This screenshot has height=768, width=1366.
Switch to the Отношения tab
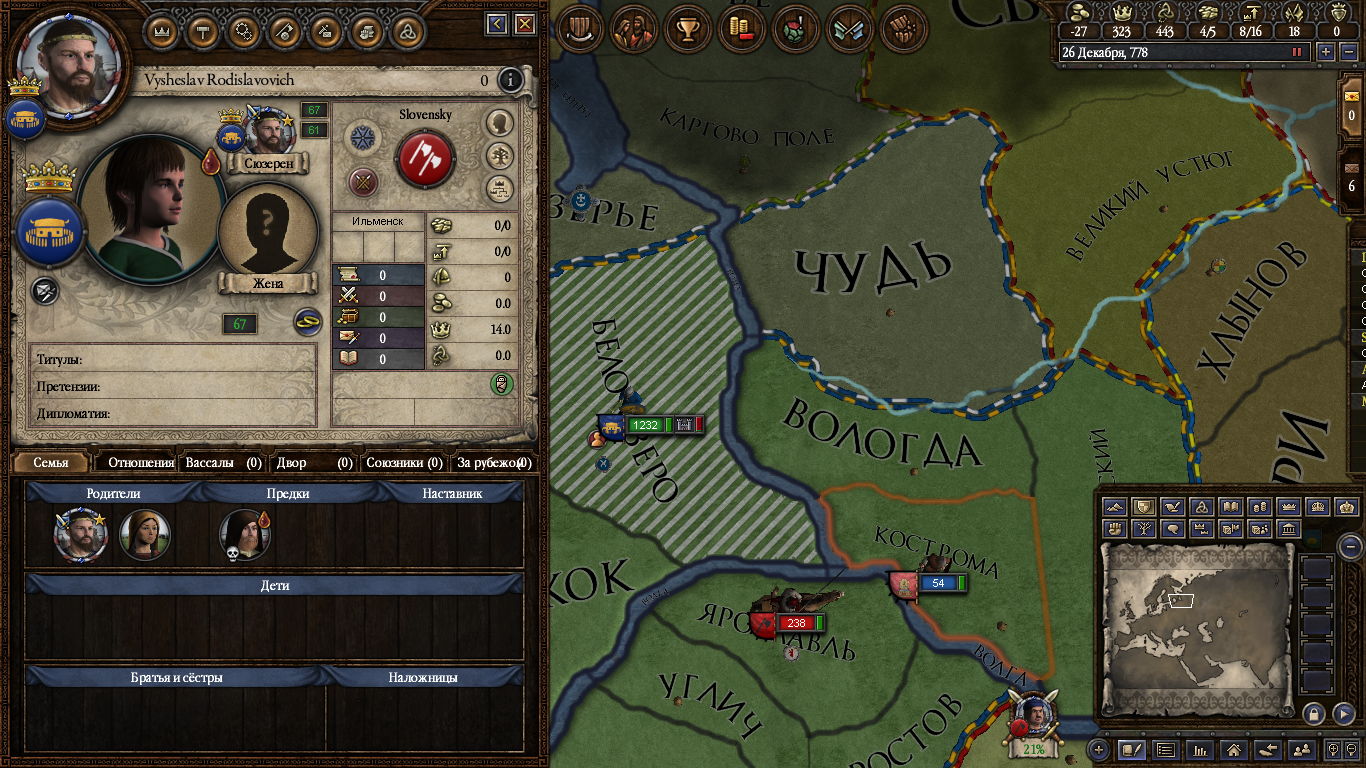click(x=140, y=463)
